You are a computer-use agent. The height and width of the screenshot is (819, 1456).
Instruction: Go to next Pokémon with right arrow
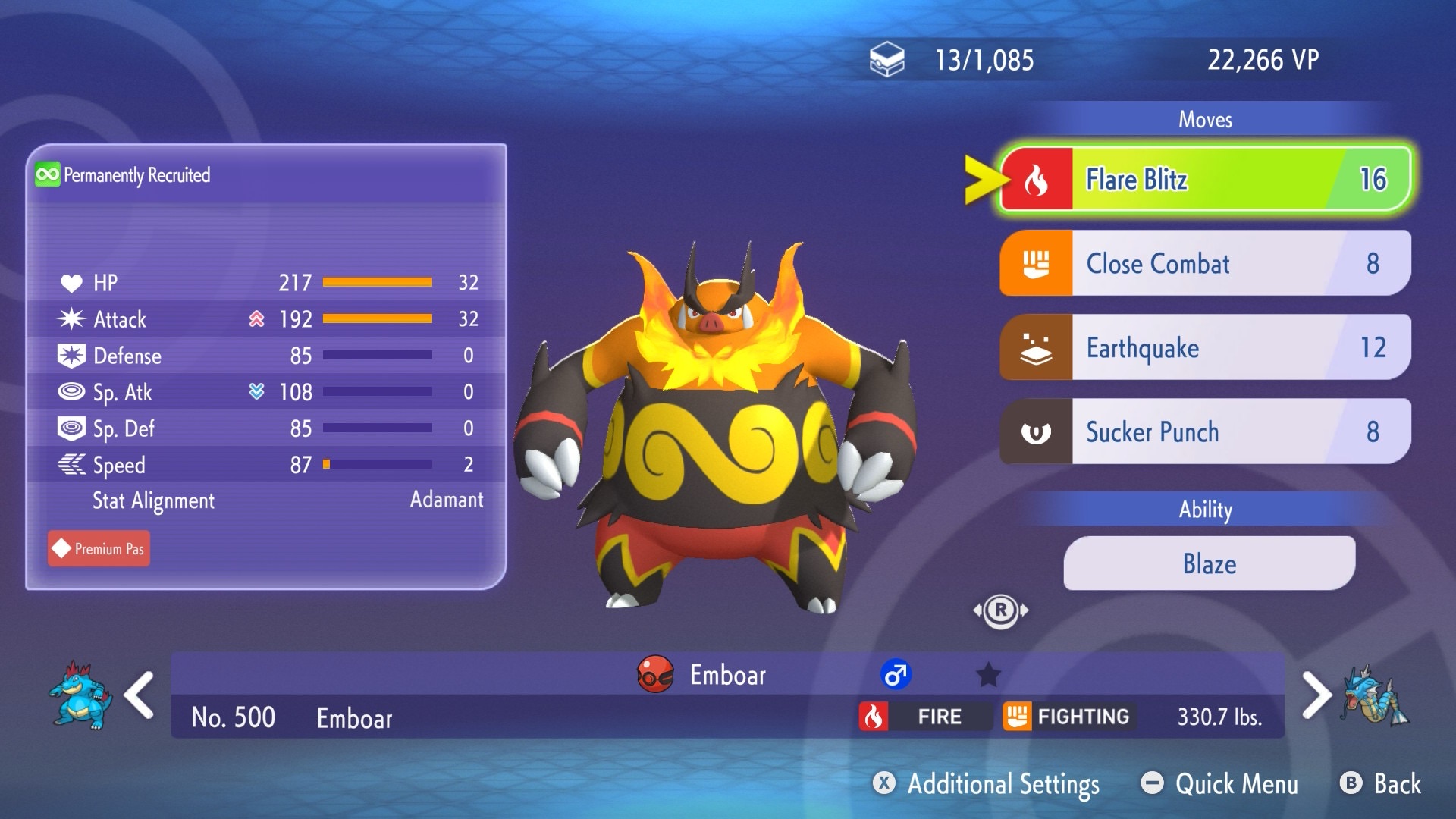click(1316, 695)
